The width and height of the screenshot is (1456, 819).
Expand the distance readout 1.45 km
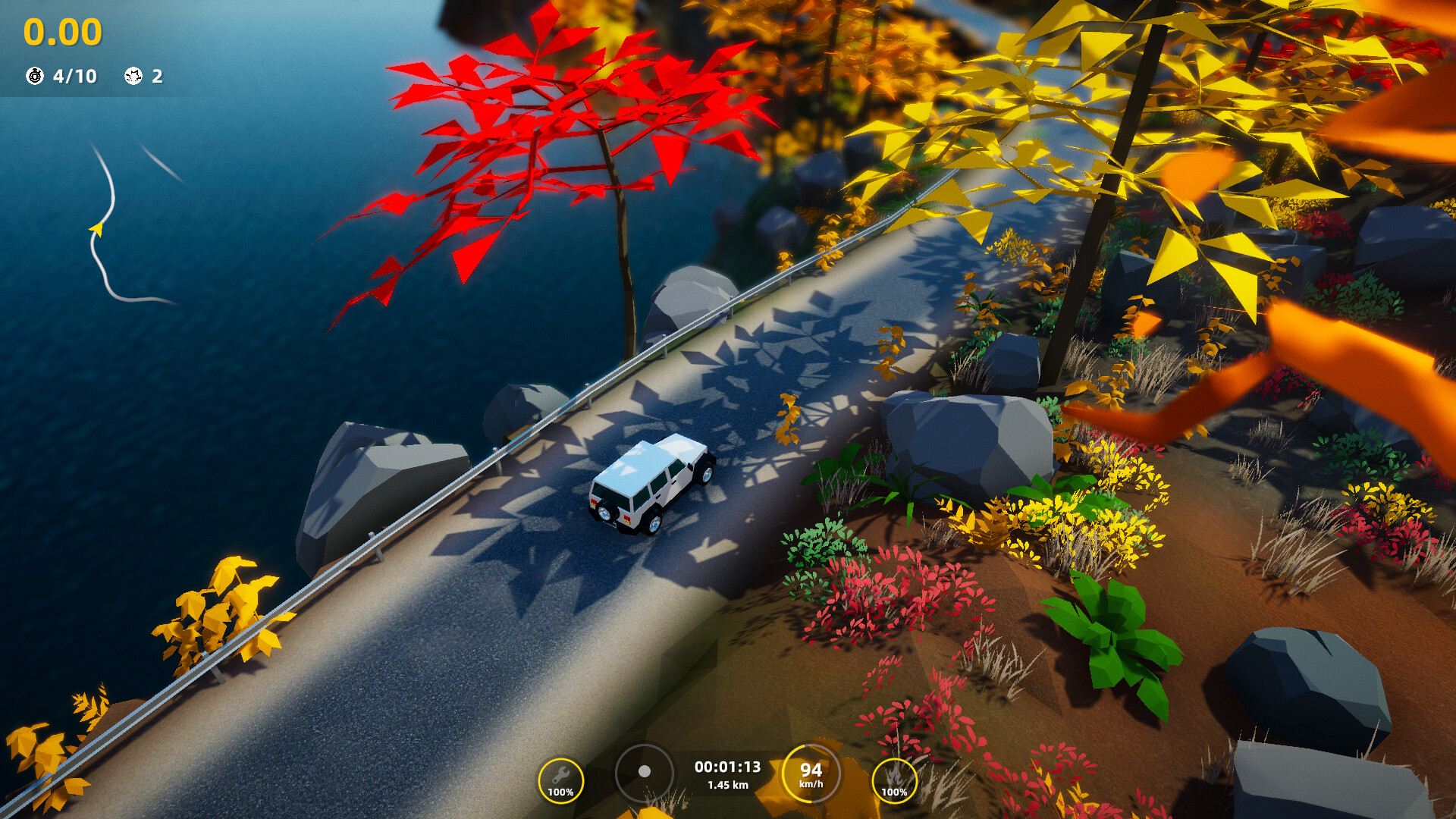tap(726, 785)
